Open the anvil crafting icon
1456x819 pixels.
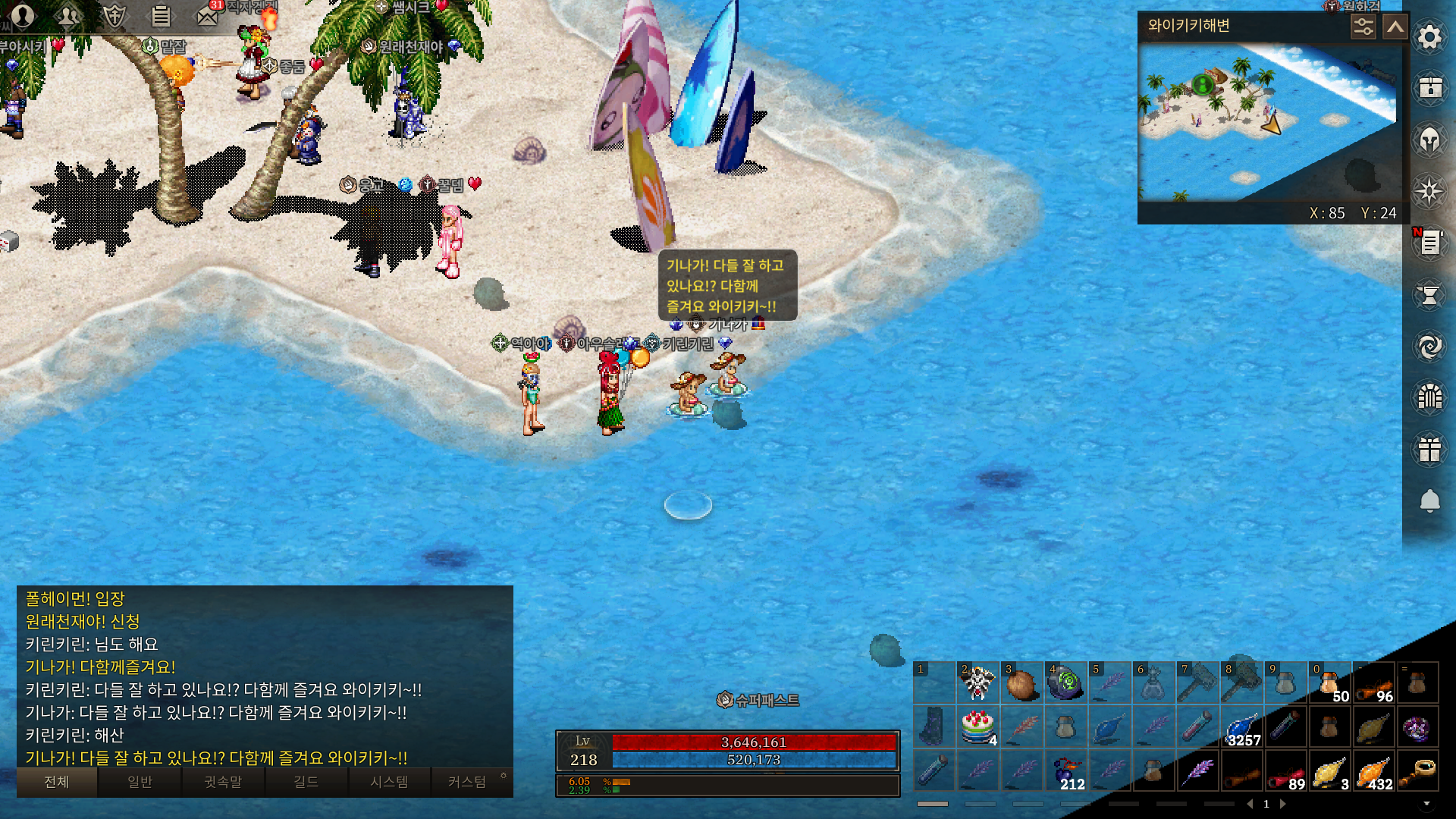[x=1429, y=295]
